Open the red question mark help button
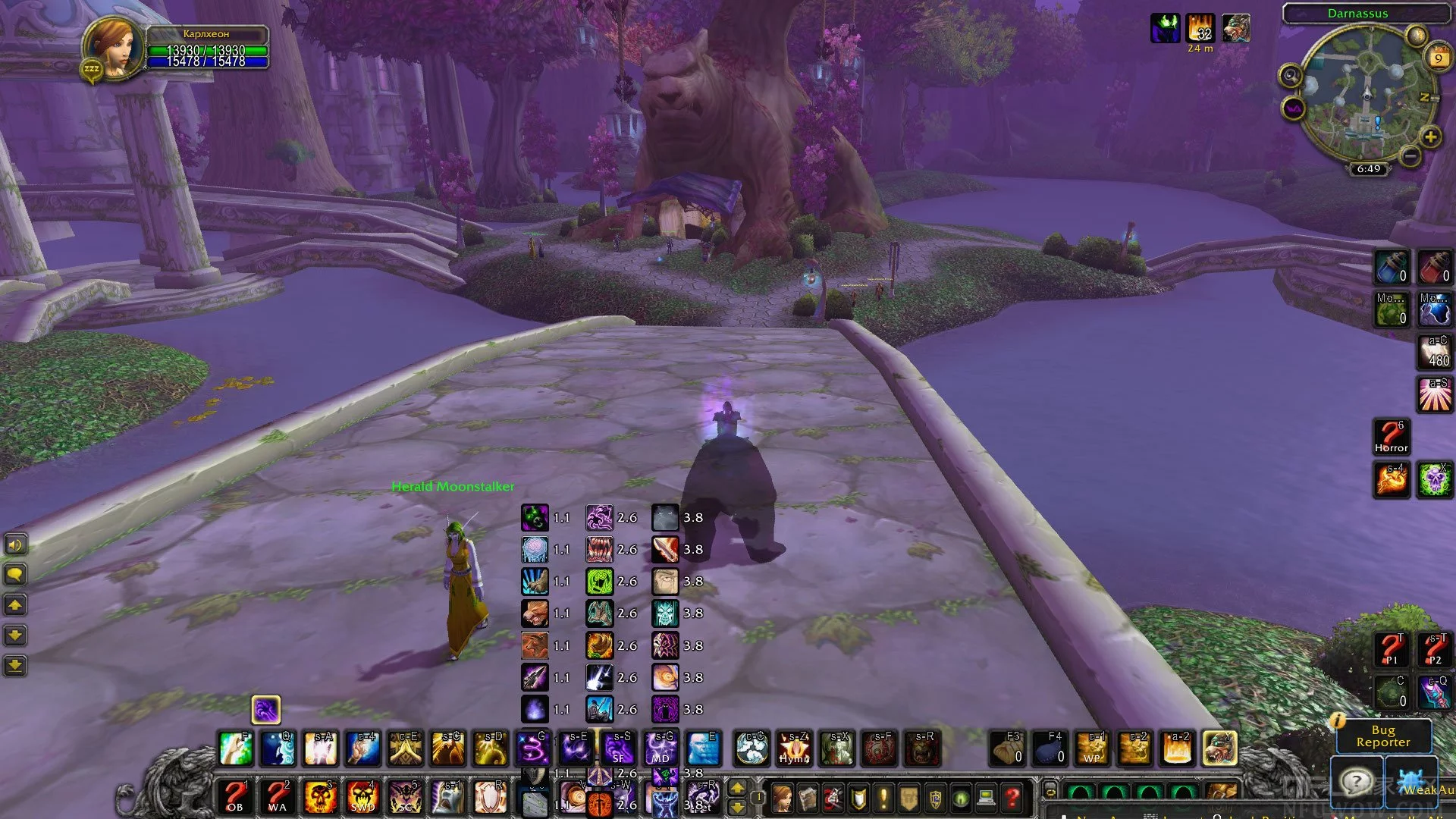 [x=1012, y=798]
